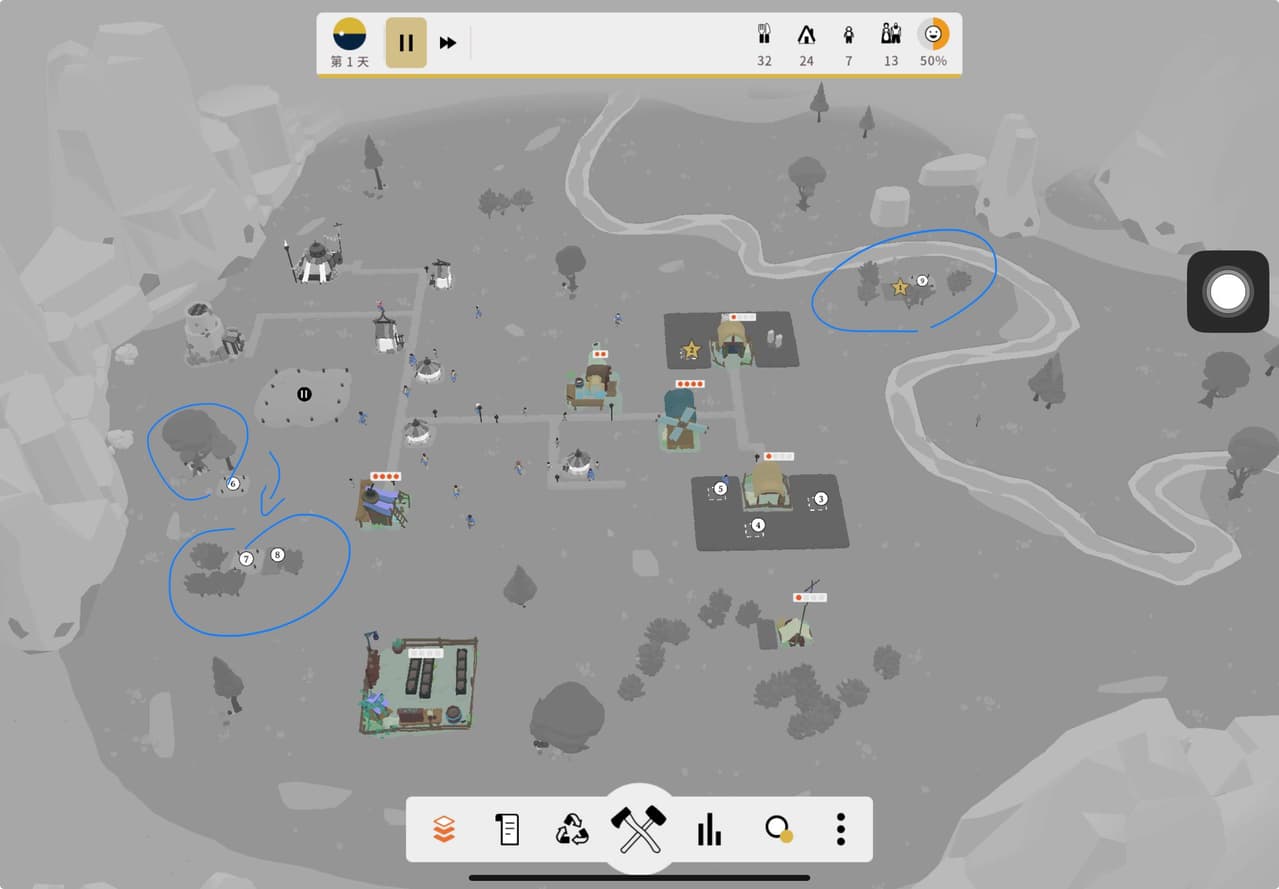The height and width of the screenshot is (889, 1279).
Task: Open the layers overlay icon
Action: pos(444,829)
